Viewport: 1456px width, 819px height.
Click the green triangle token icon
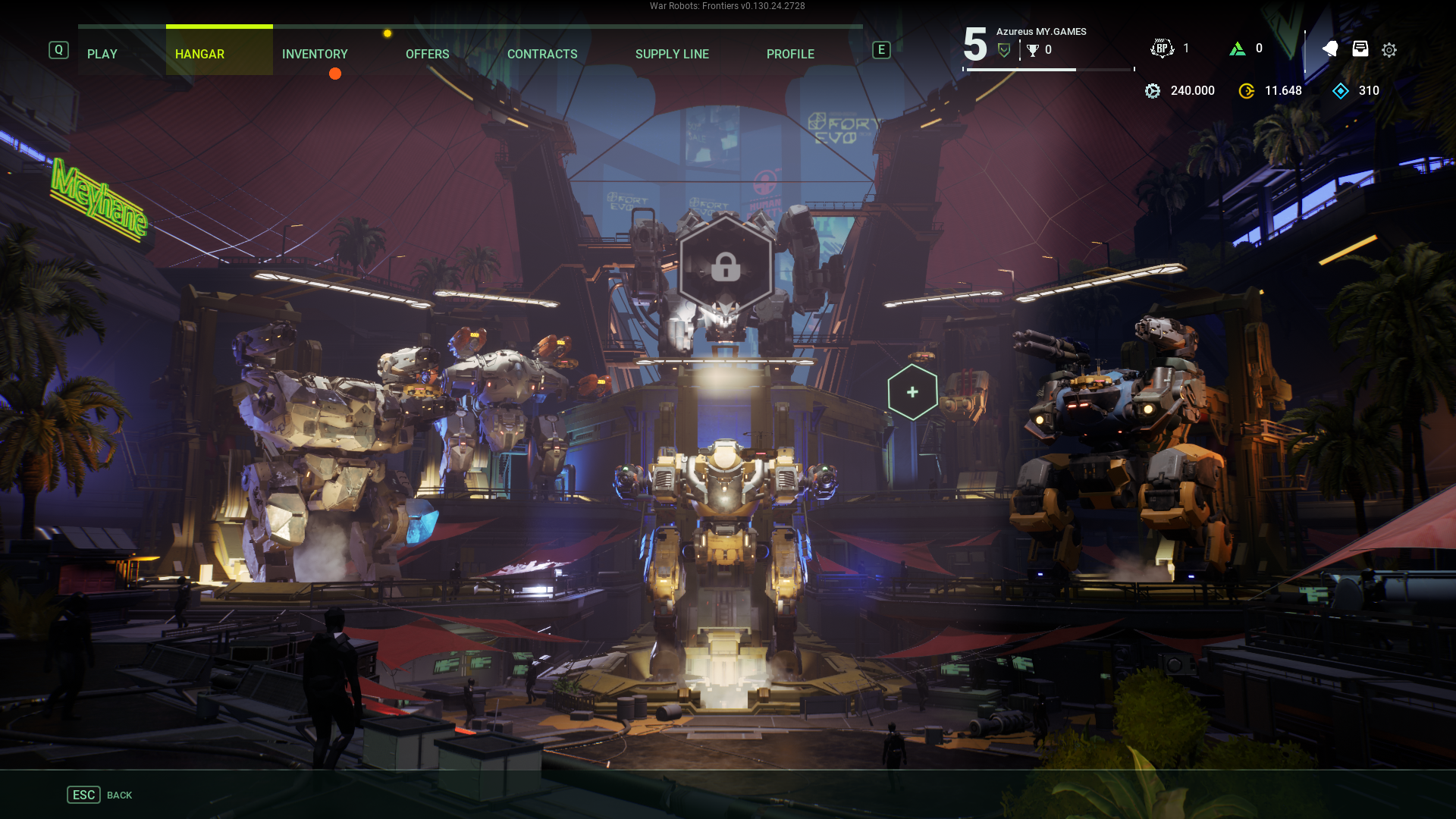pyautogui.click(x=1238, y=49)
